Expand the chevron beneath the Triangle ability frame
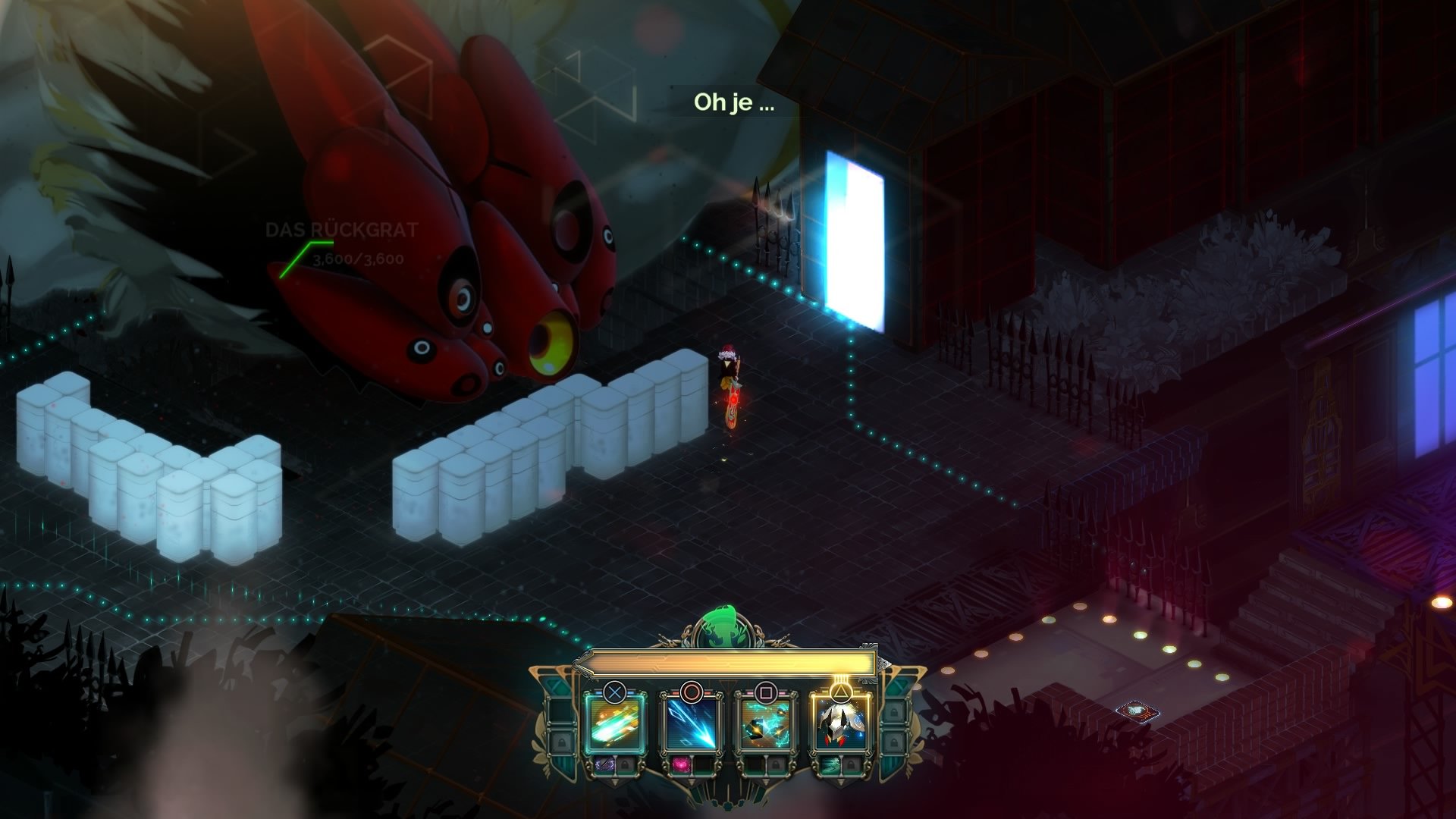 840,781
